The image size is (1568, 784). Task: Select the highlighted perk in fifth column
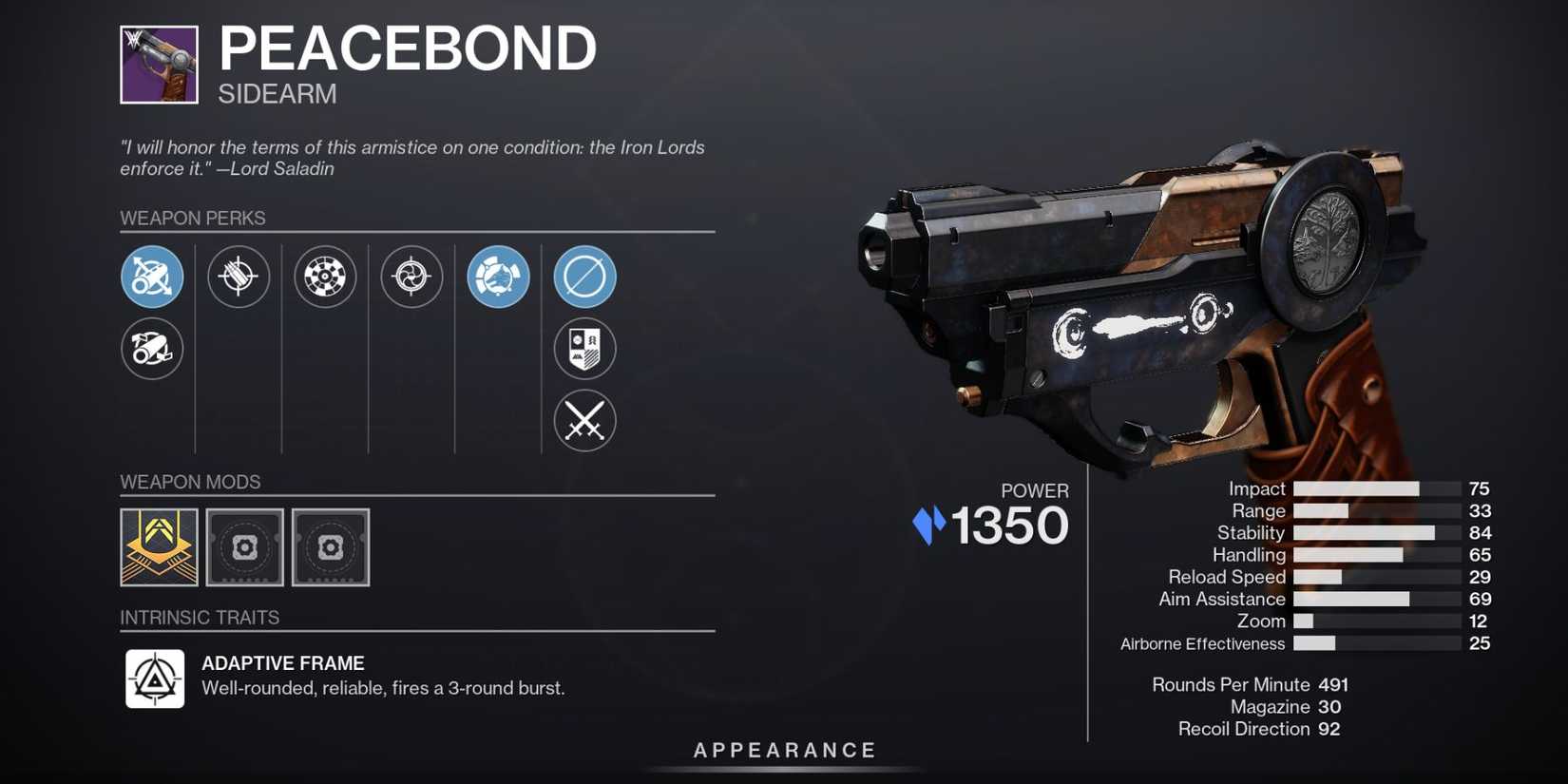(x=498, y=277)
